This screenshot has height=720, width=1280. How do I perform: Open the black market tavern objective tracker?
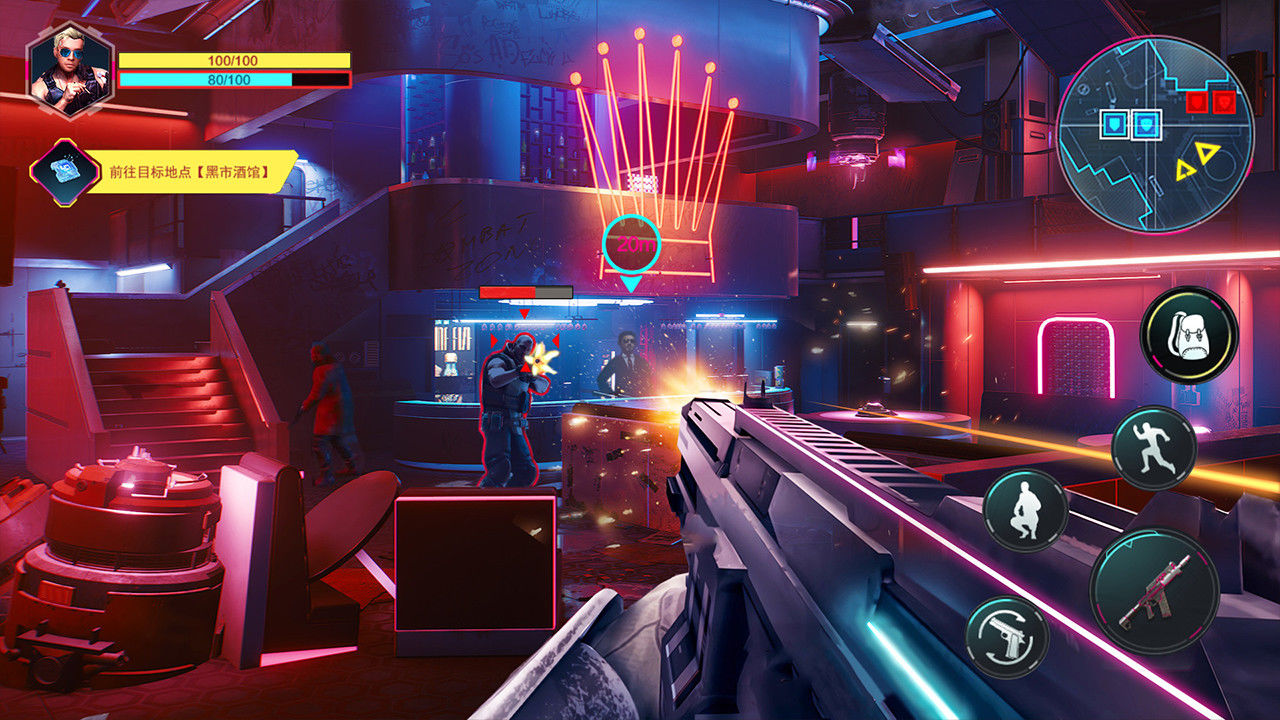coord(190,171)
